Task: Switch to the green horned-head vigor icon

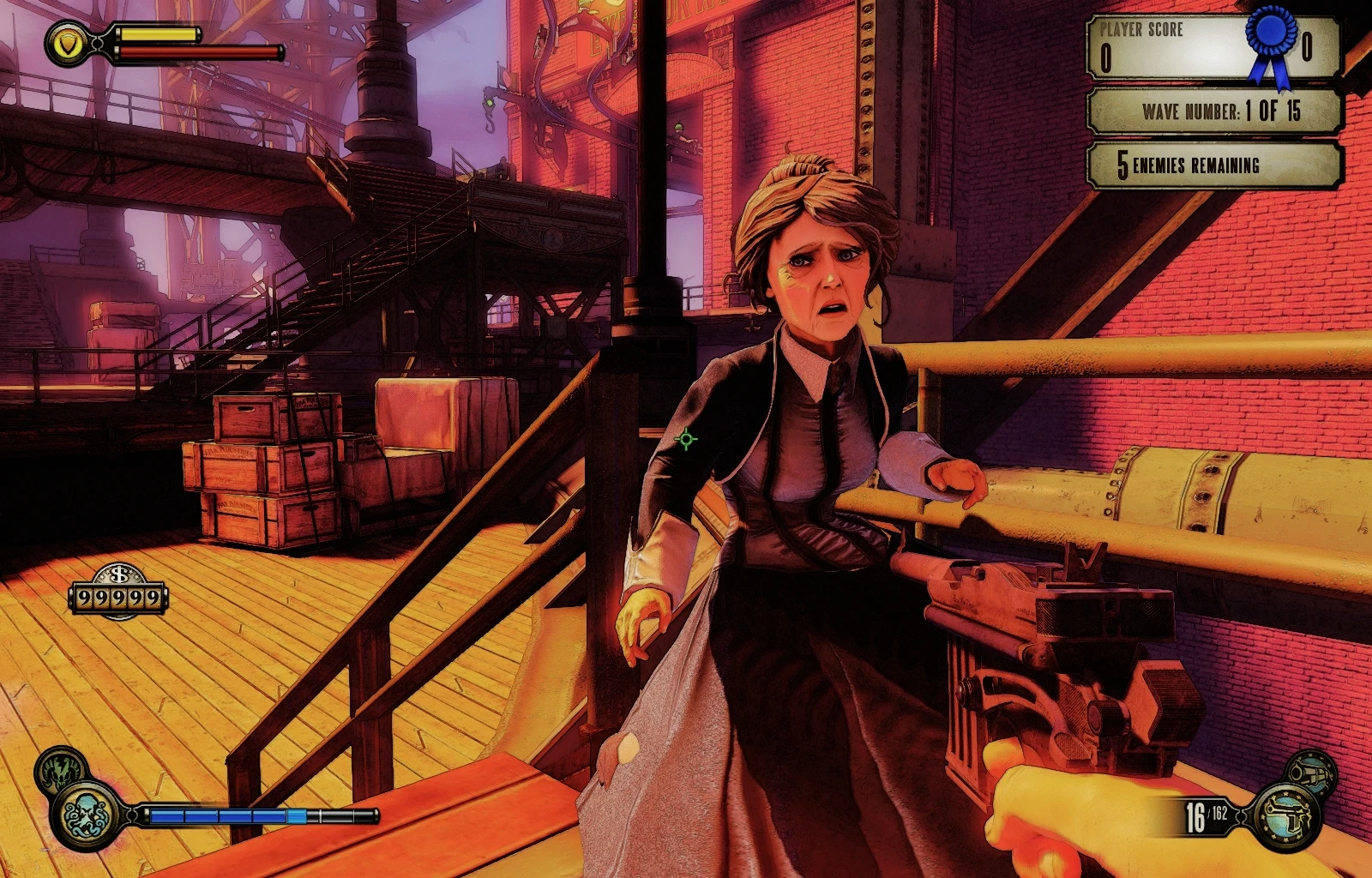Action: tap(59, 767)
